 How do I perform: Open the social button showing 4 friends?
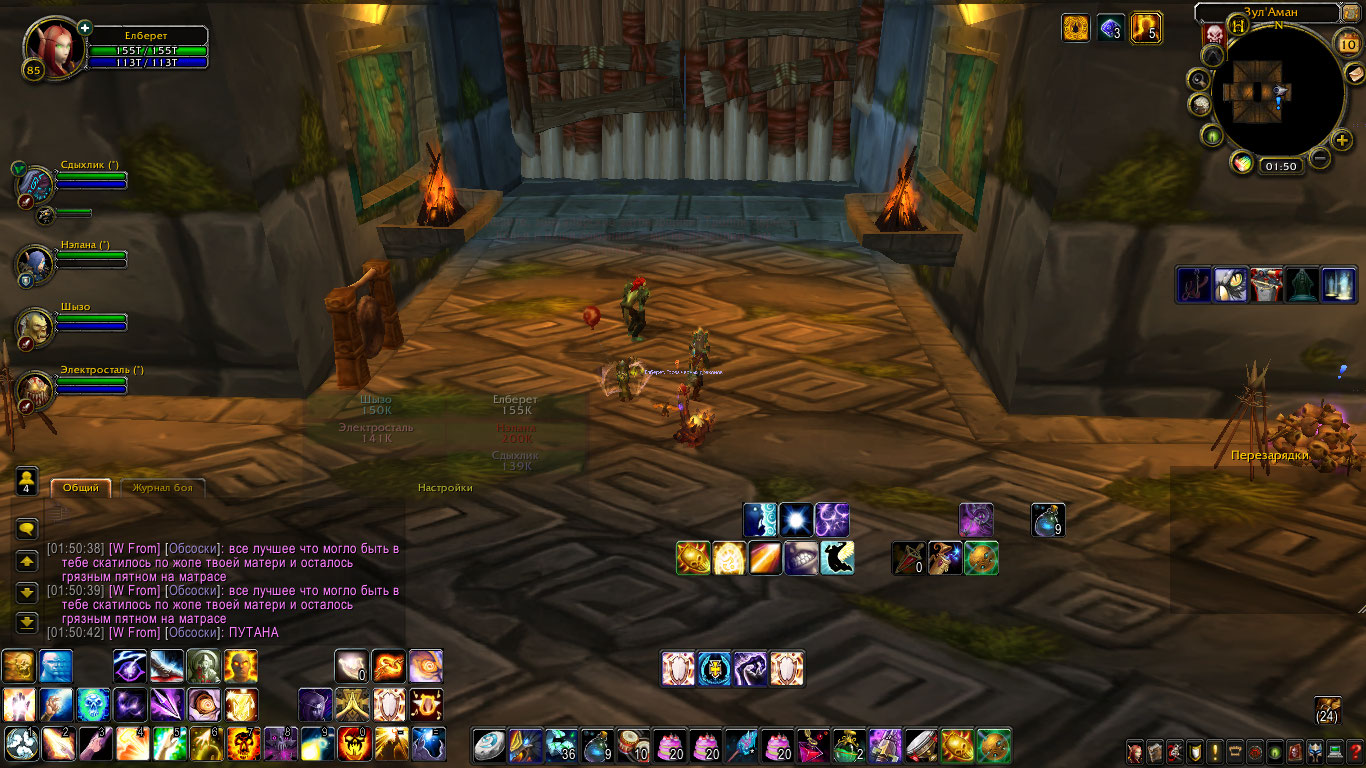27,481
